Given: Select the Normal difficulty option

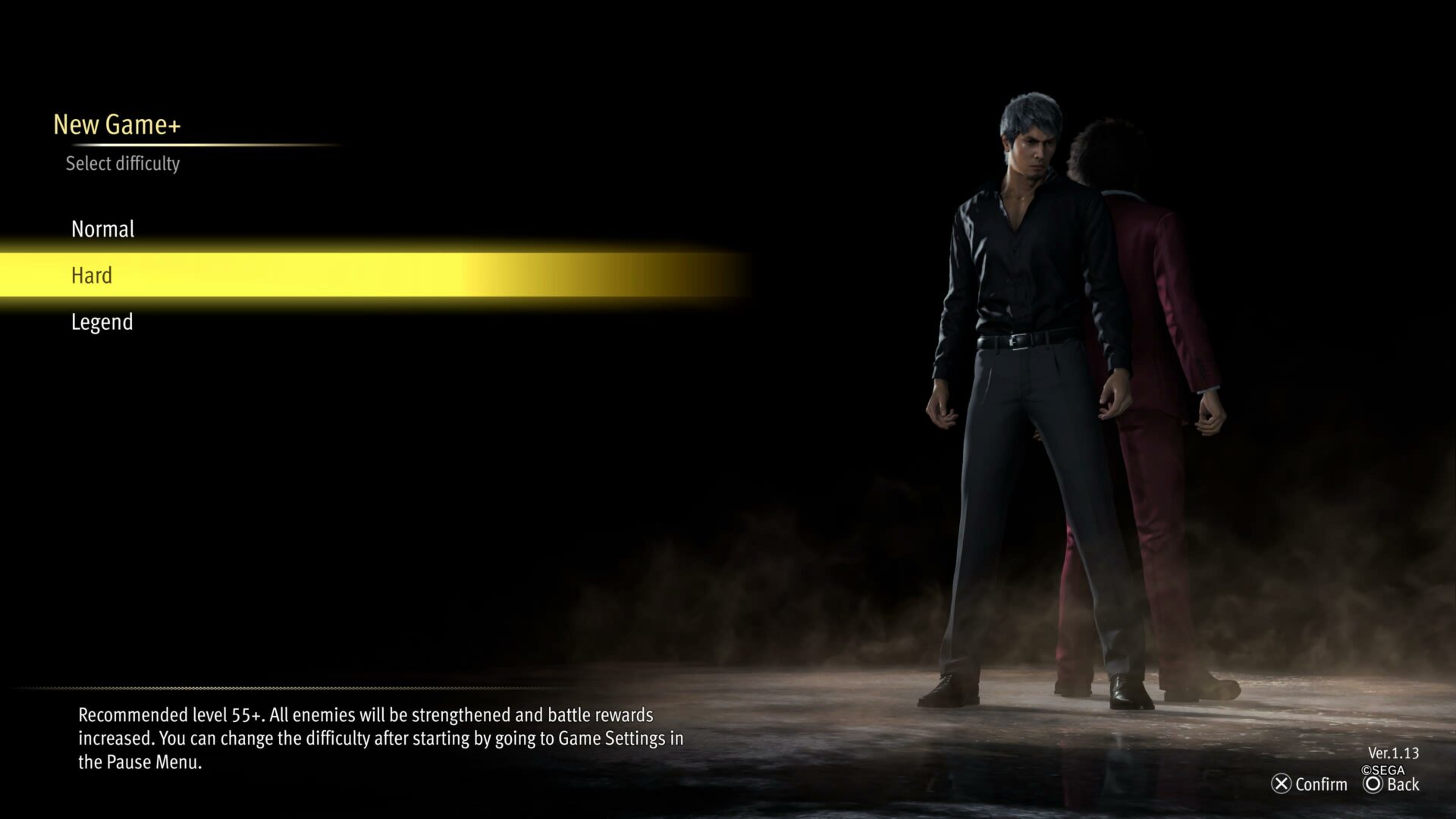Looking at the screenshot, I should [x=102, y=229].
